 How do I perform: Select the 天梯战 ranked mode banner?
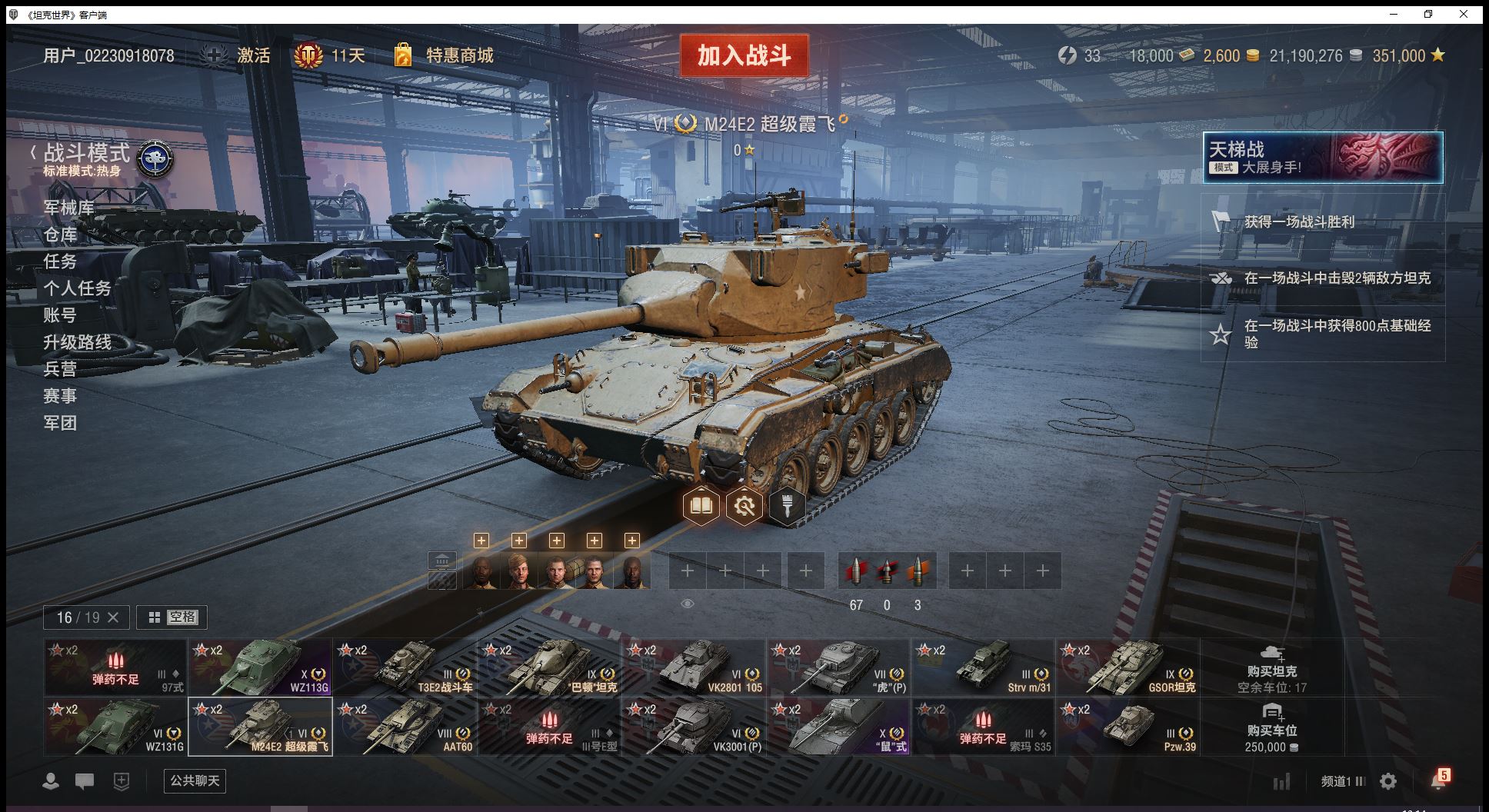coord(1322,157)
